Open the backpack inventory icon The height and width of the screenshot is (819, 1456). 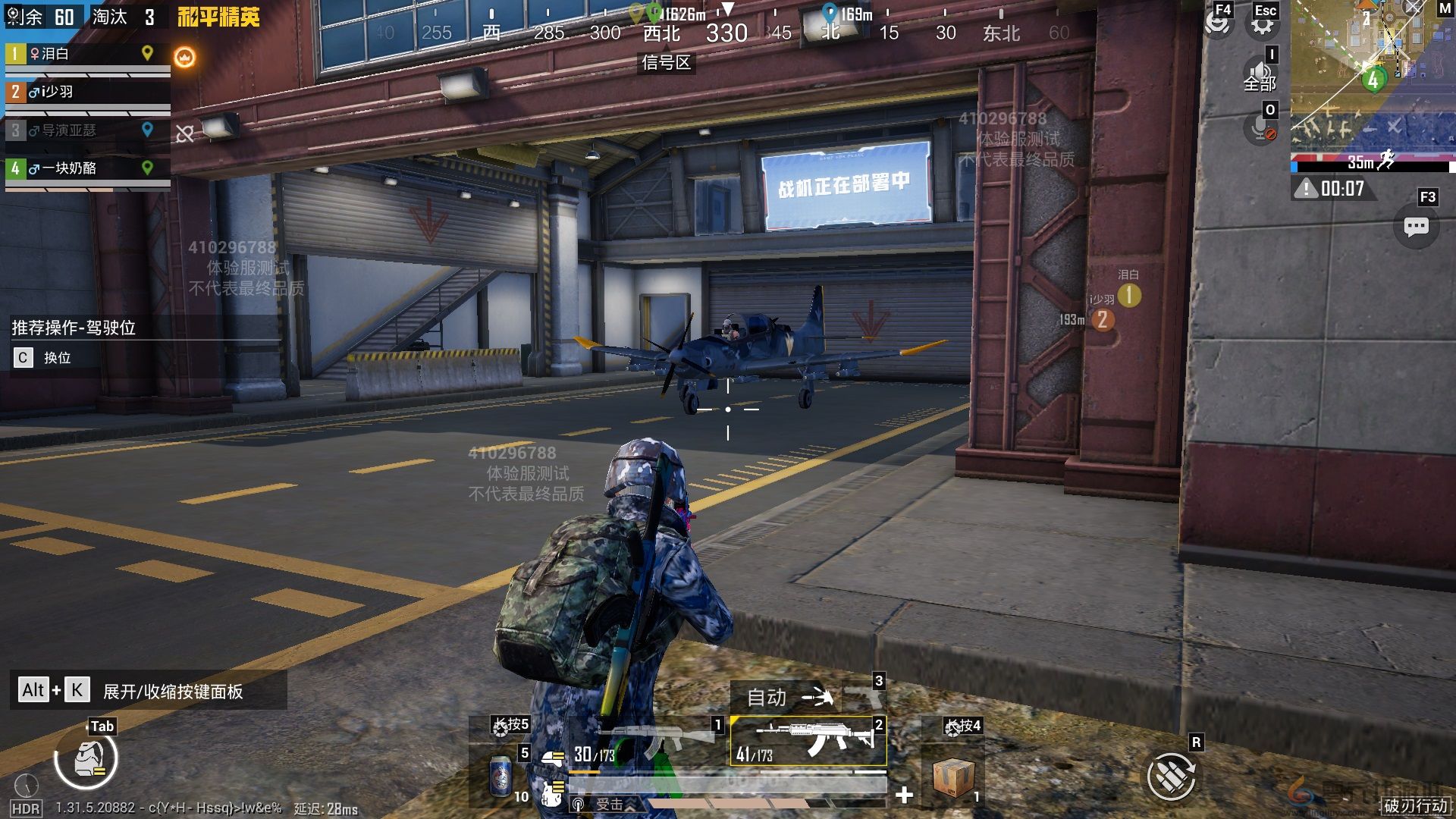[x=86, y=760]
